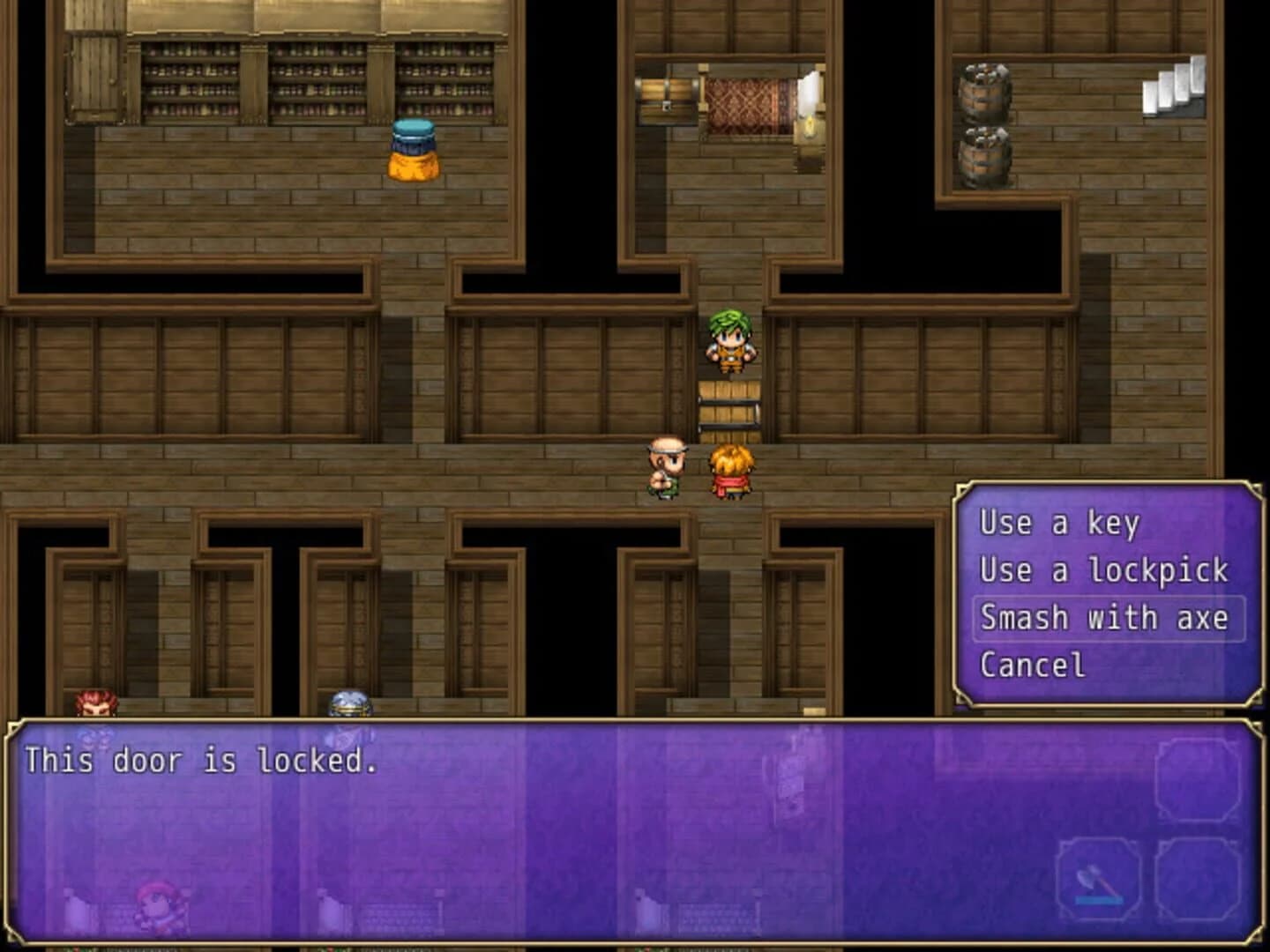Image resolution: width=1270 pixels, height=952 pixels.
Task: Click the keg sprite below the green-haired character
Action: (x=730, y=405)
